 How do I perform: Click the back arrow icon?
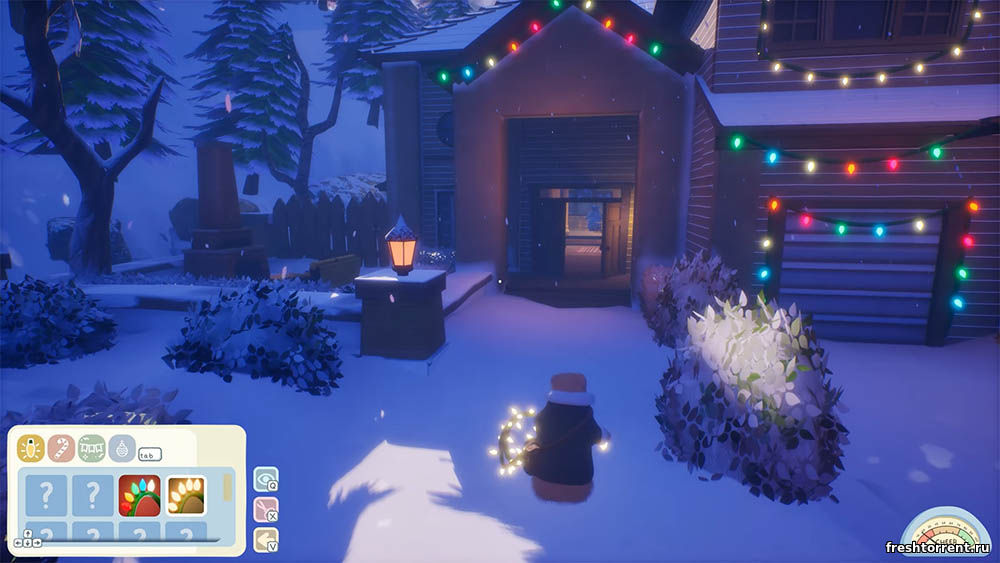[265, 540]
